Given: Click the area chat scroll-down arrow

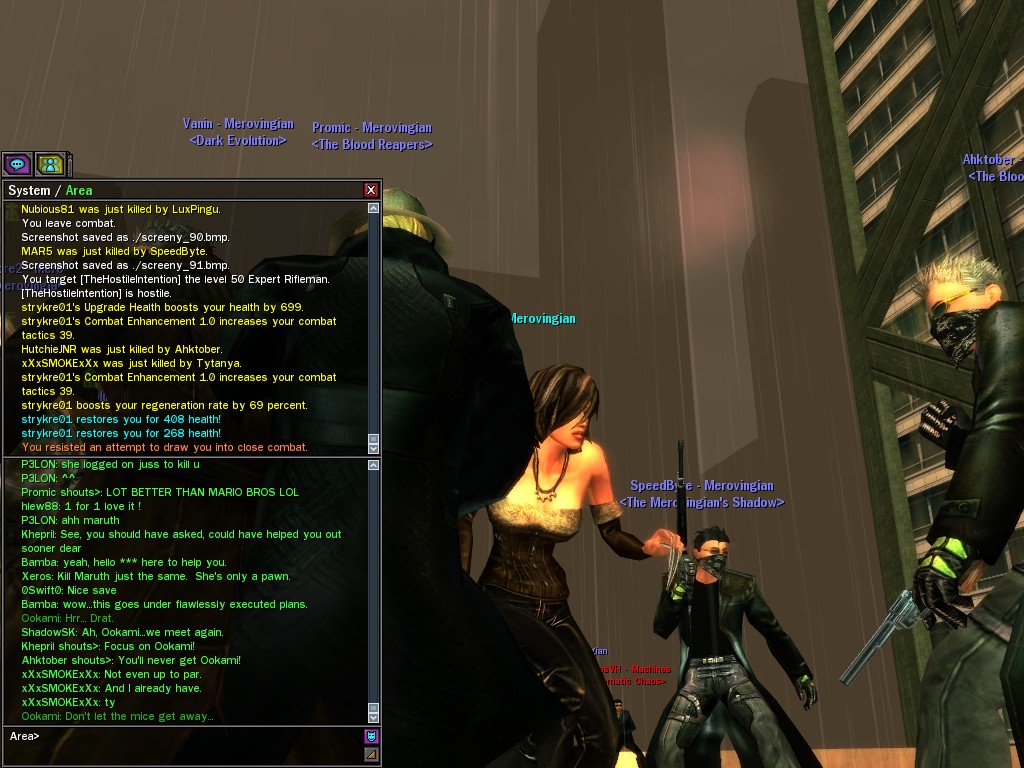Looking at the screenshot, I should (374, 716).
